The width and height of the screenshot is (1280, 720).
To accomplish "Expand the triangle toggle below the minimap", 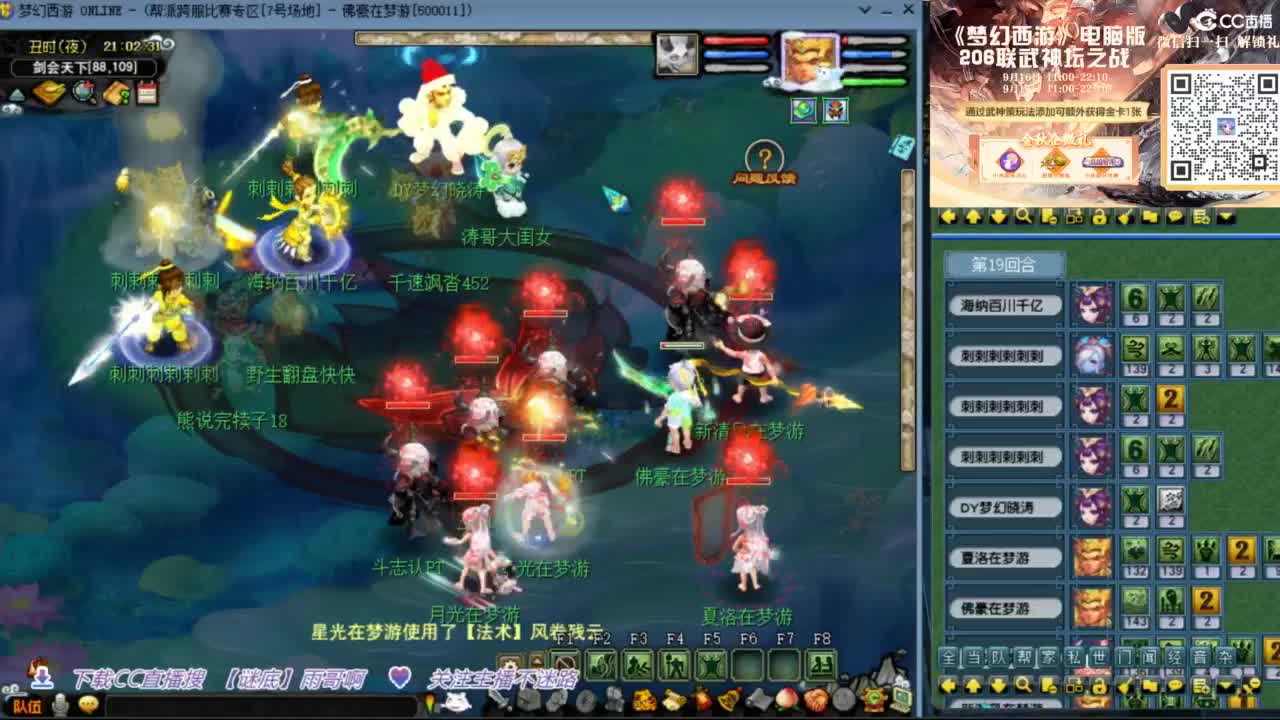I will coord(16,93).
